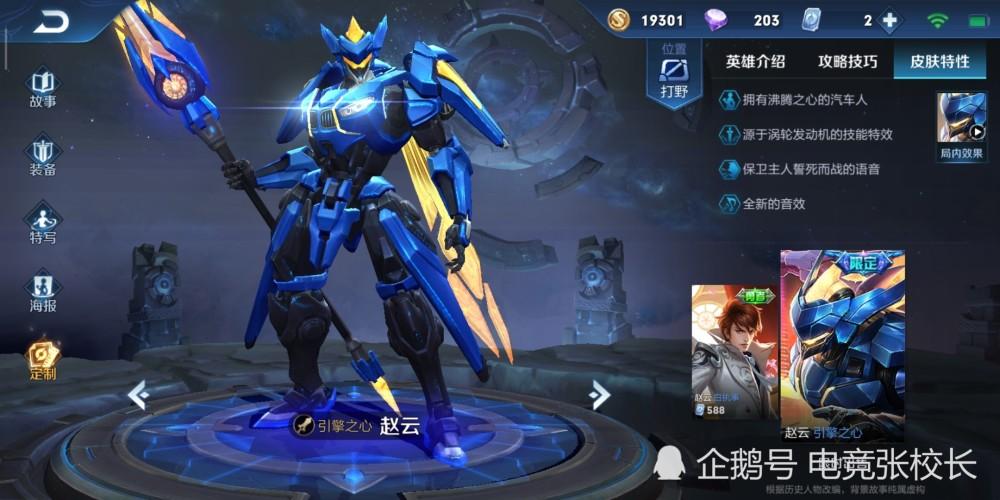Open the 打野 position info

click(674, 76)
